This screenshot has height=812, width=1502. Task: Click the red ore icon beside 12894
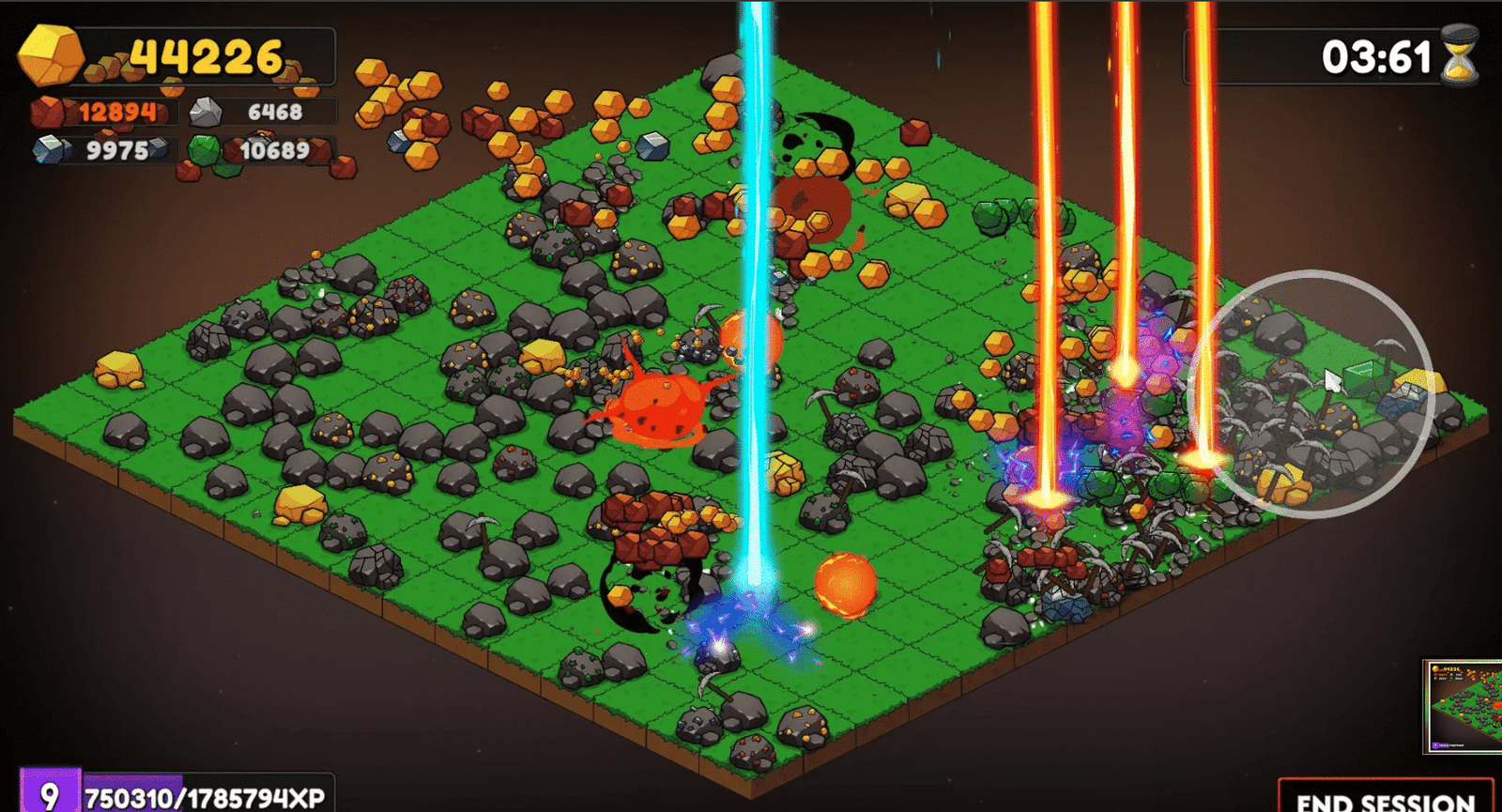pos(49,113)
